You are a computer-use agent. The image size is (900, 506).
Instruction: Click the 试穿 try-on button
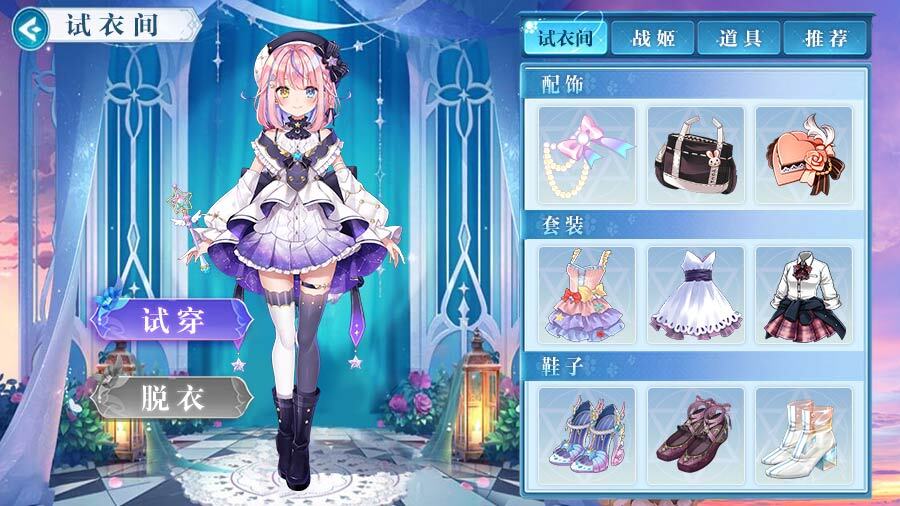(172, 321)
